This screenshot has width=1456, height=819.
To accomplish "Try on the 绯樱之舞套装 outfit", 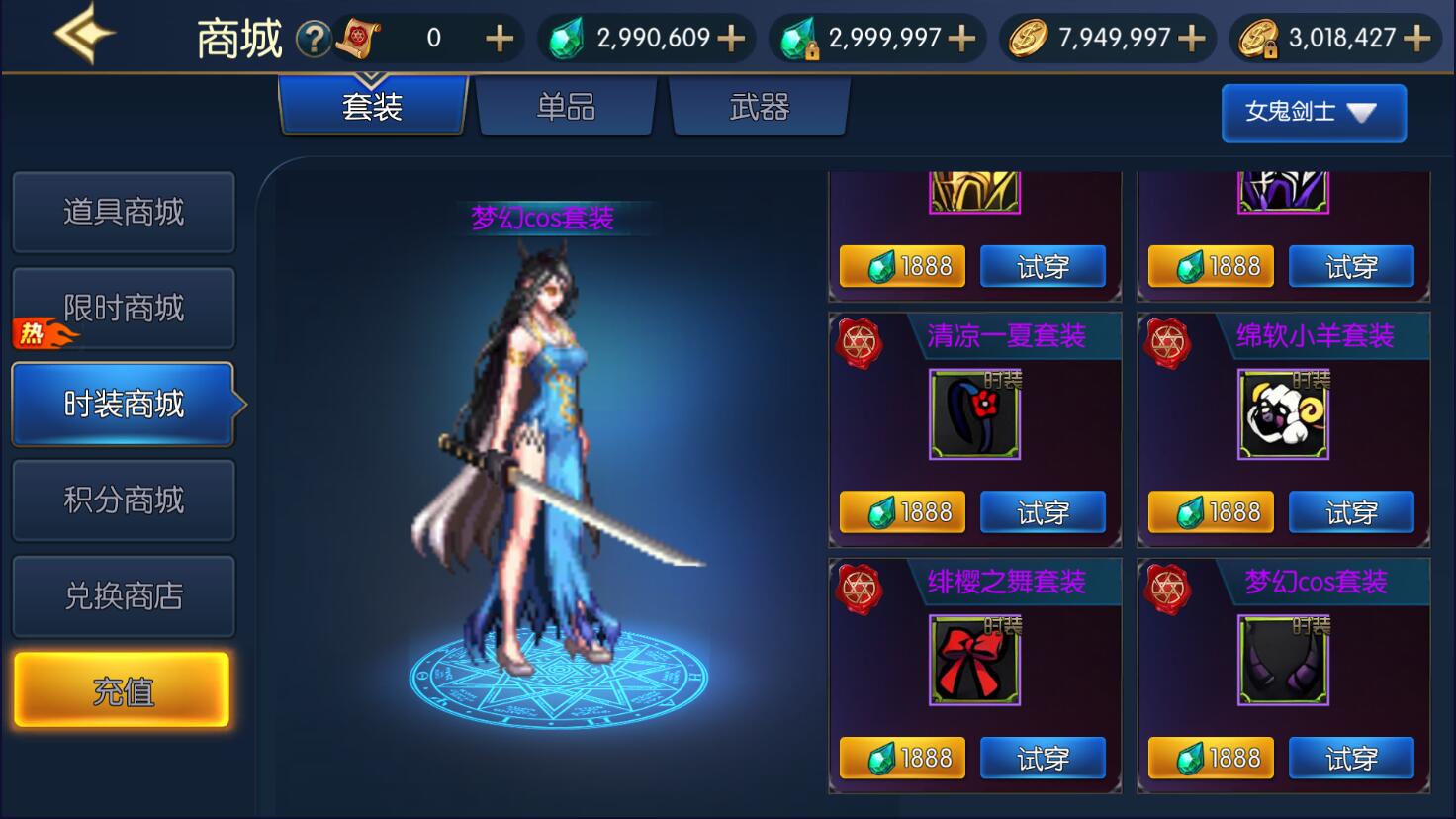I will point(1042,759).
